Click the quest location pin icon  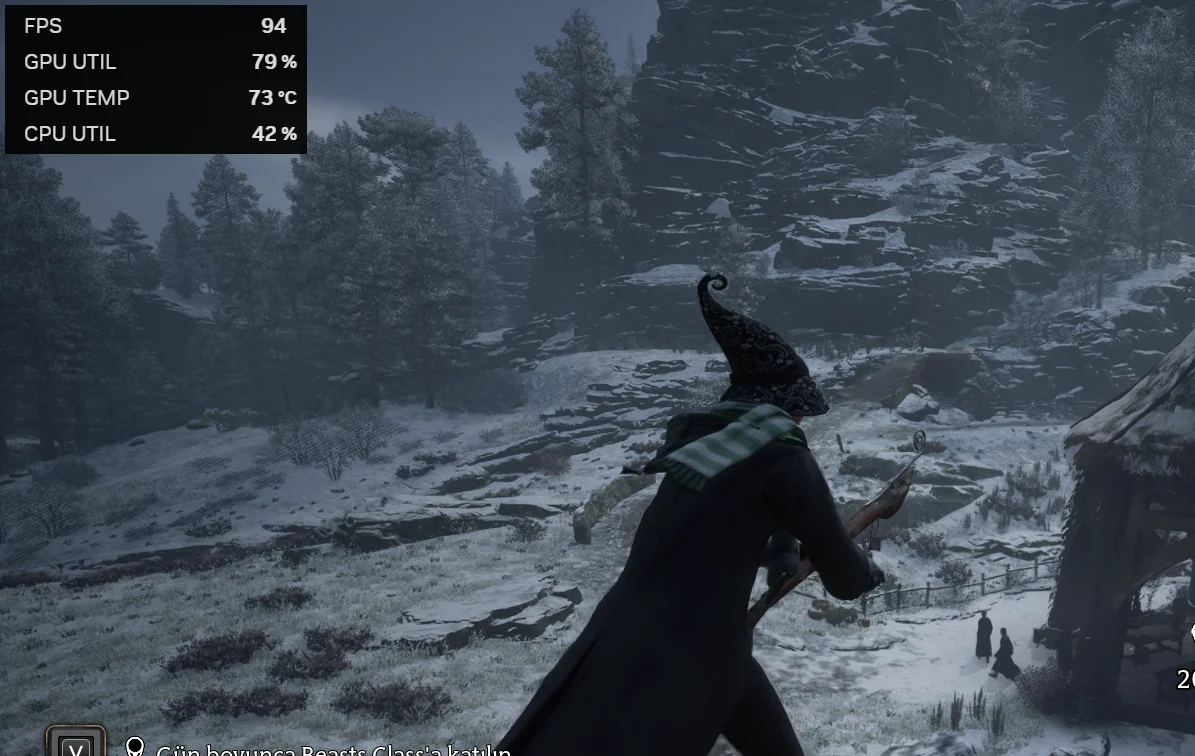pos(135,748)
